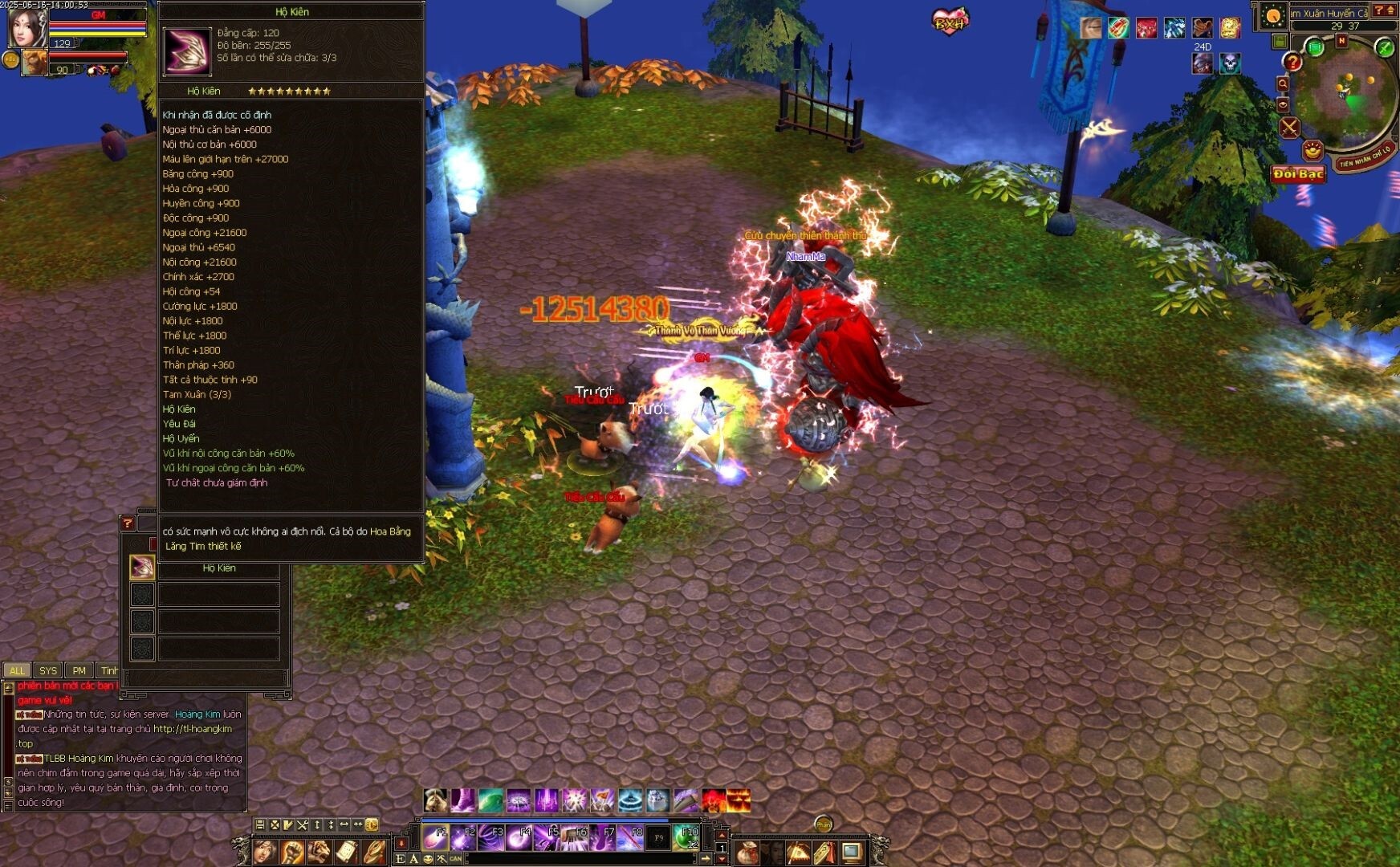Screen dimensions: 1400x867
Task: Click the minimap magnifier zoom button
Action: (x=1283, y=83)
